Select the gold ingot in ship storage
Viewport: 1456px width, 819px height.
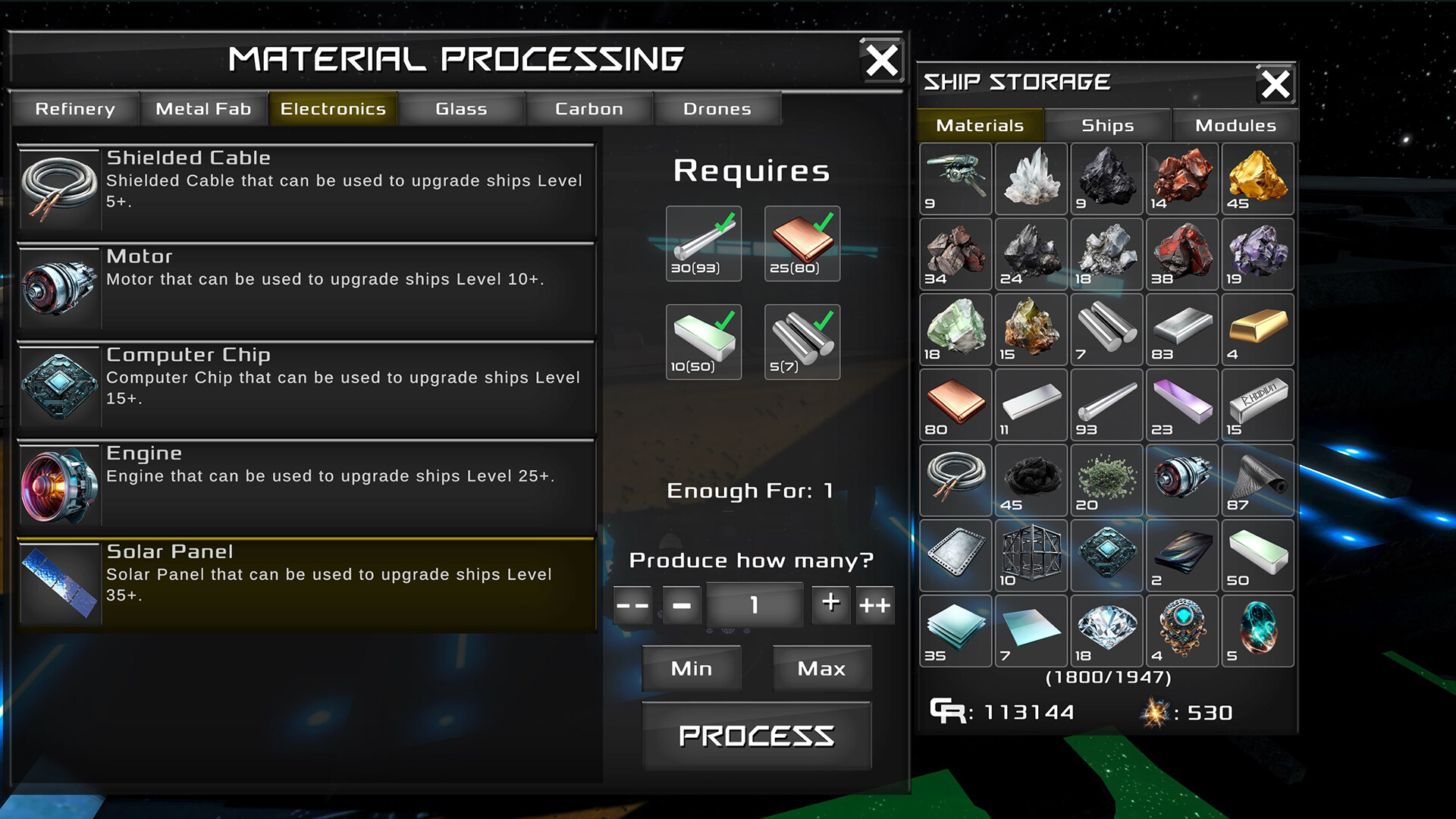pos(1257,330)
